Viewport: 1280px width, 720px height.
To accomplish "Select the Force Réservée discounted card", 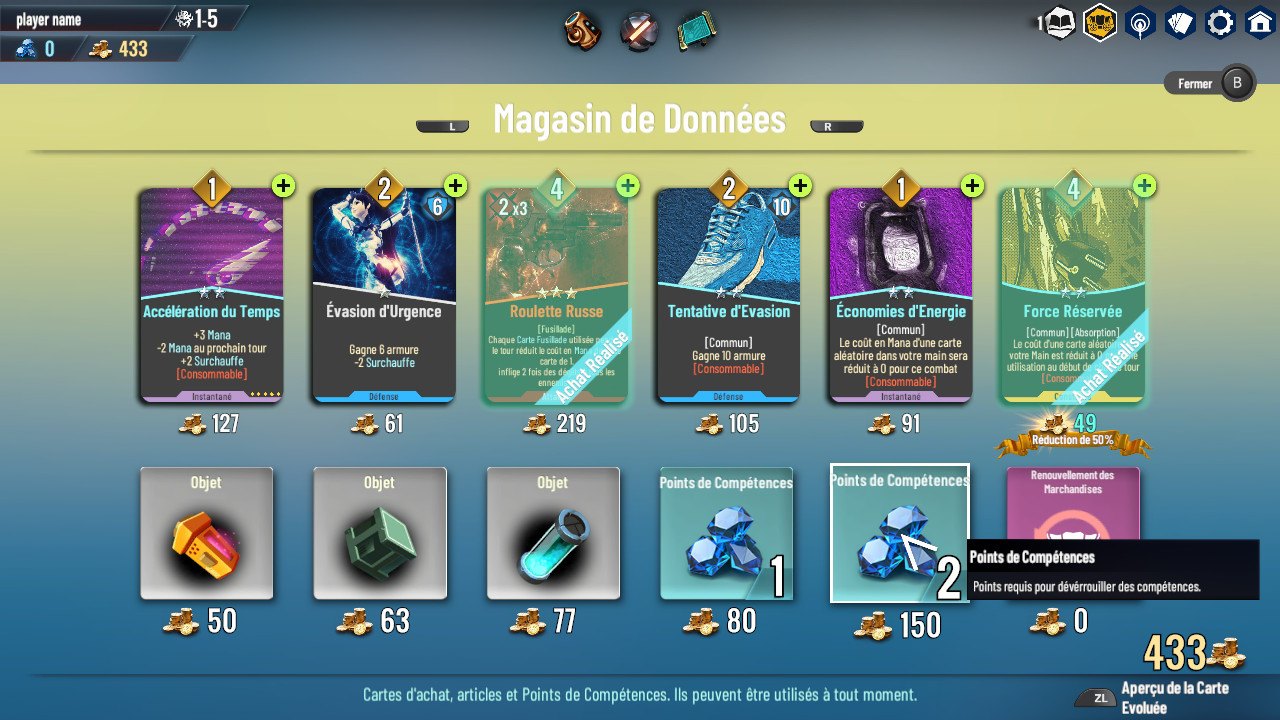I will click(1072, 295).
